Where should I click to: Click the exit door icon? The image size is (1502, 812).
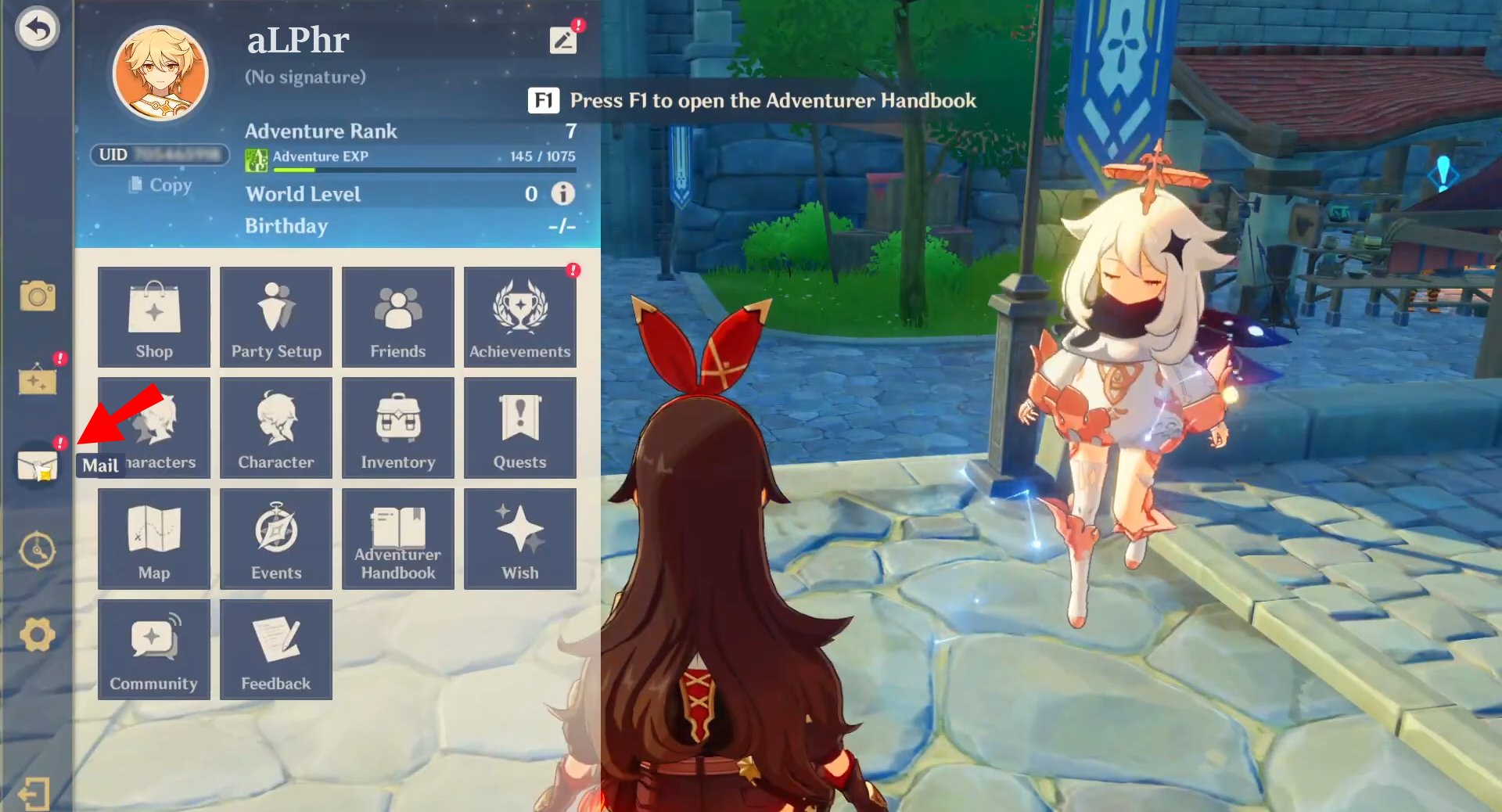click(x=34, y=793)
